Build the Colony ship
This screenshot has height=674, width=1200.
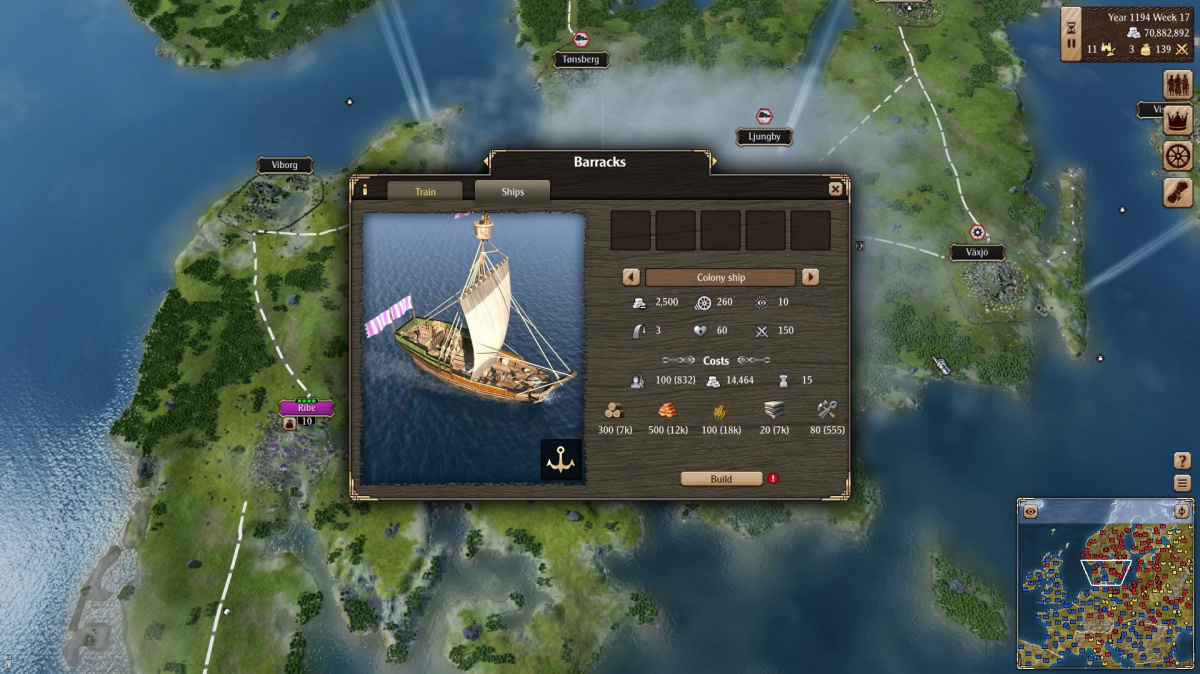coord(721,479)
